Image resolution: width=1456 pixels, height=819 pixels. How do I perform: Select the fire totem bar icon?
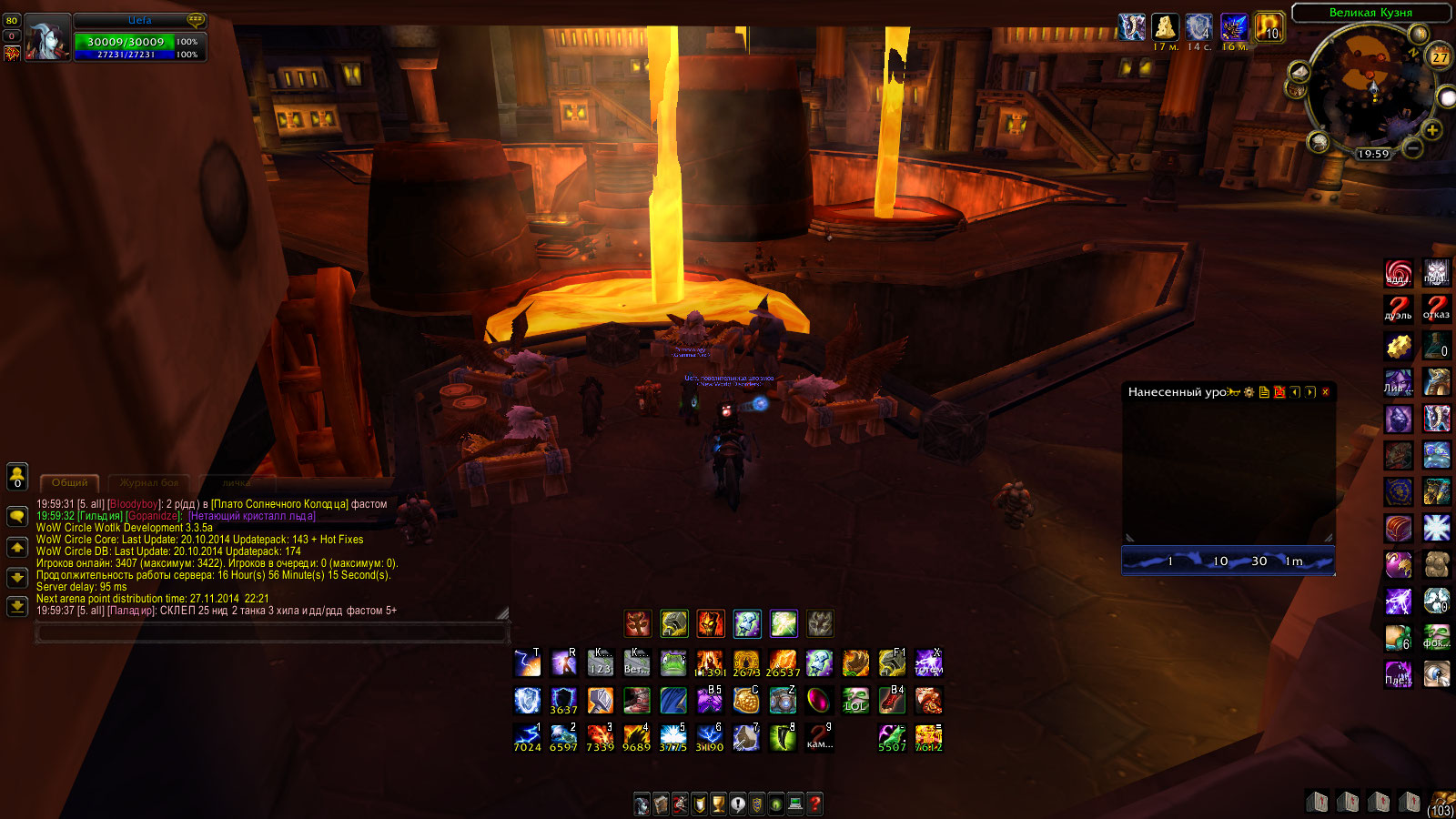pos(711,623)
